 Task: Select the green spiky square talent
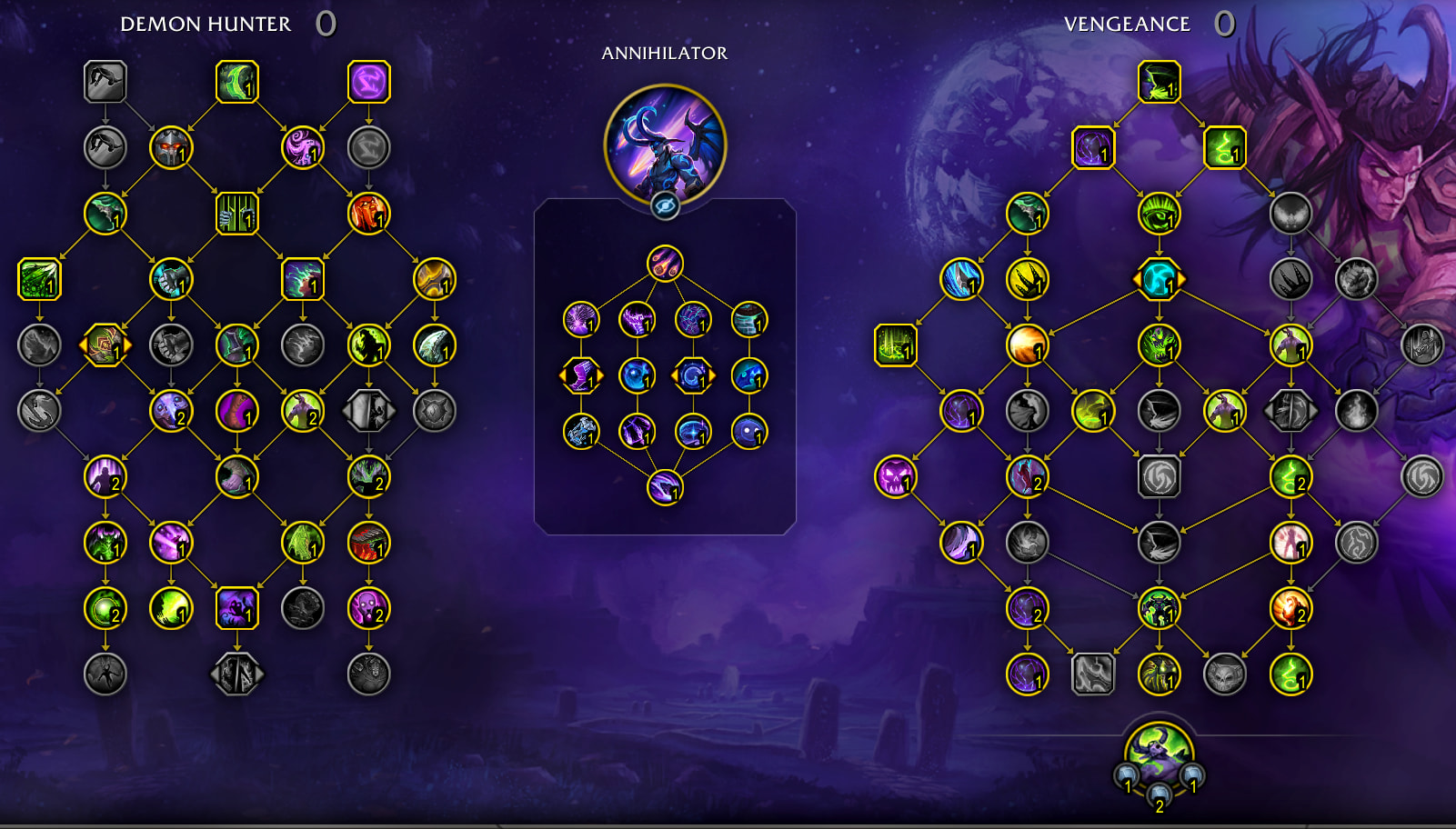point(39,279)
